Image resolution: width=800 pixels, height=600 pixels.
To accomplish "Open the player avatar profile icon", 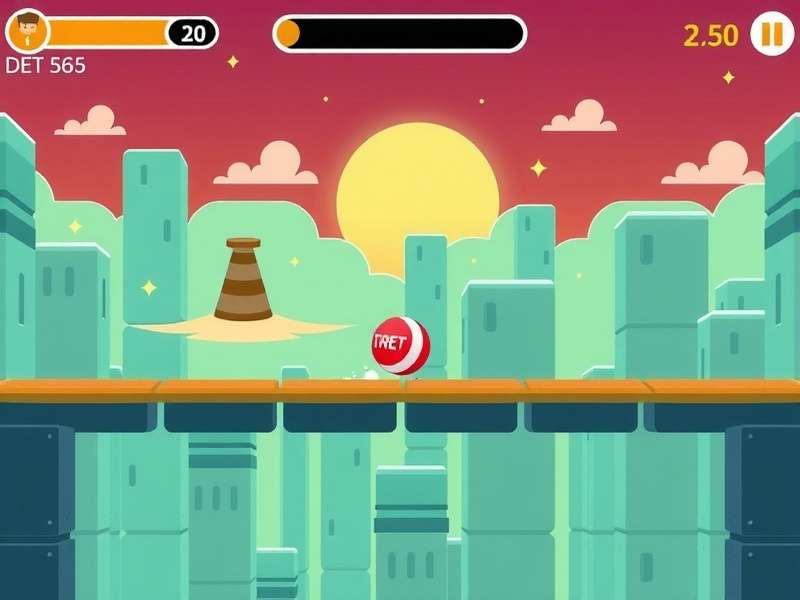I will [27, 32].
